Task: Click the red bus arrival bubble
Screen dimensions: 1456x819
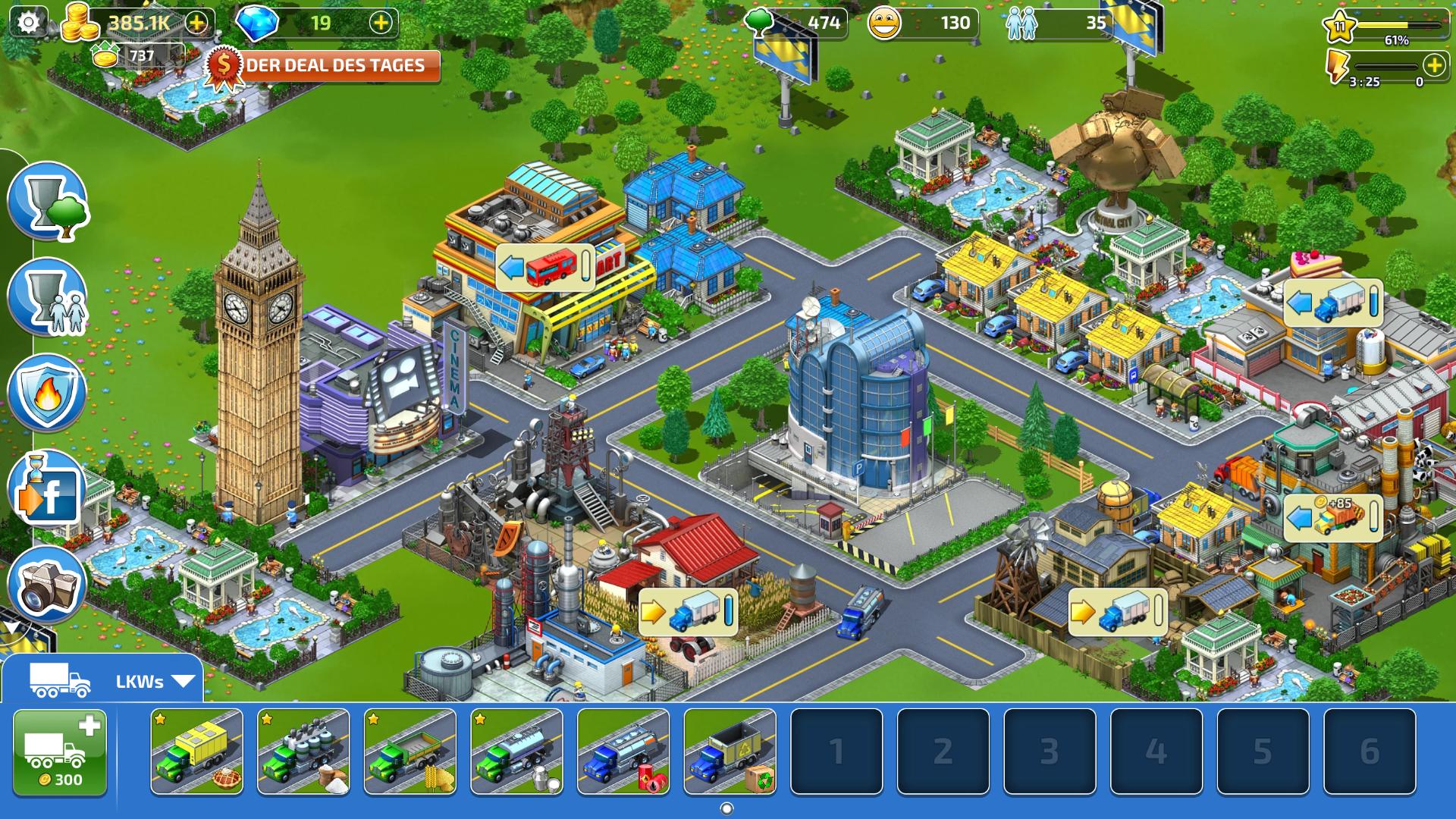Action: click(x=545, y=268)
